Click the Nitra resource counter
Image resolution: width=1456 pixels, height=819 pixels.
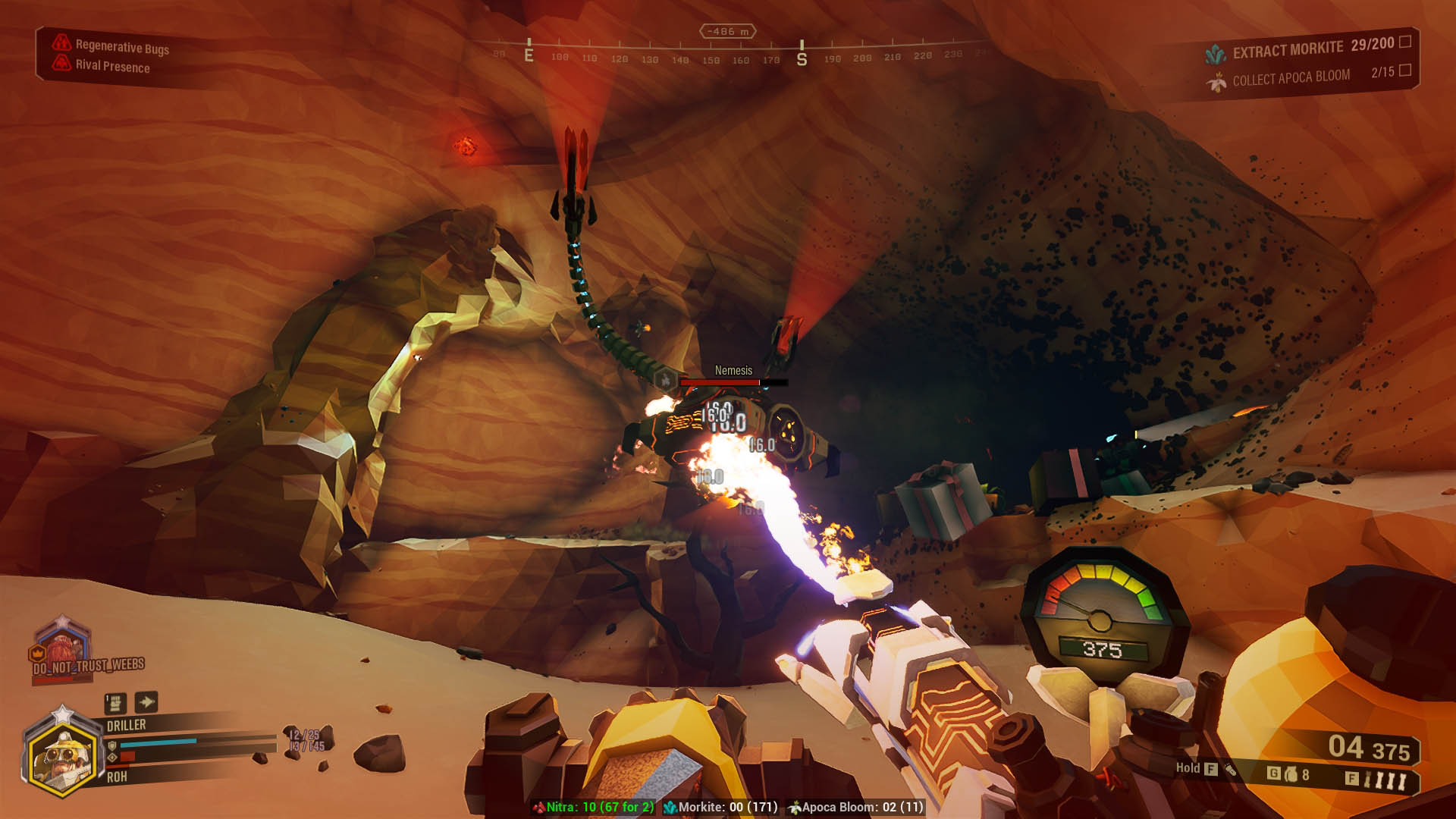point(594,807)
